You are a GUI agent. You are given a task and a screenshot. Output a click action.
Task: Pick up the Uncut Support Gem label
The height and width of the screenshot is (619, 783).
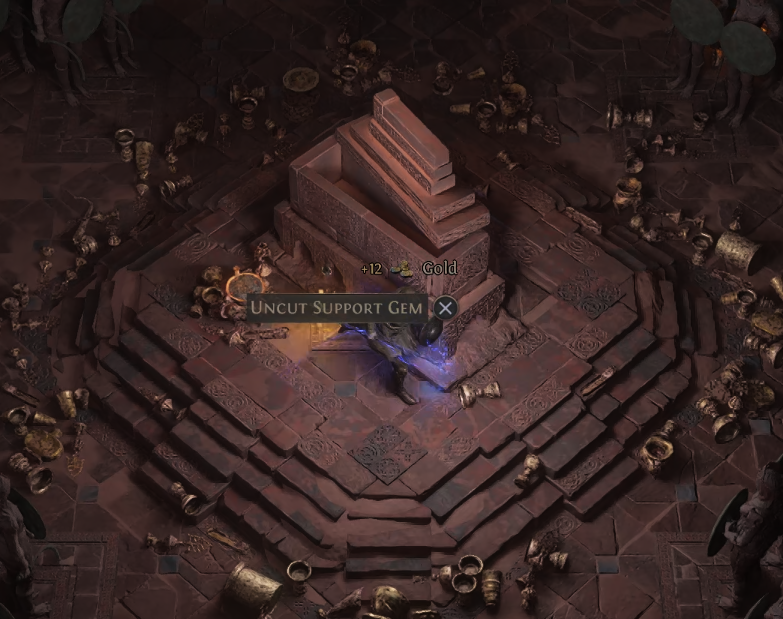tap(337, 307)
